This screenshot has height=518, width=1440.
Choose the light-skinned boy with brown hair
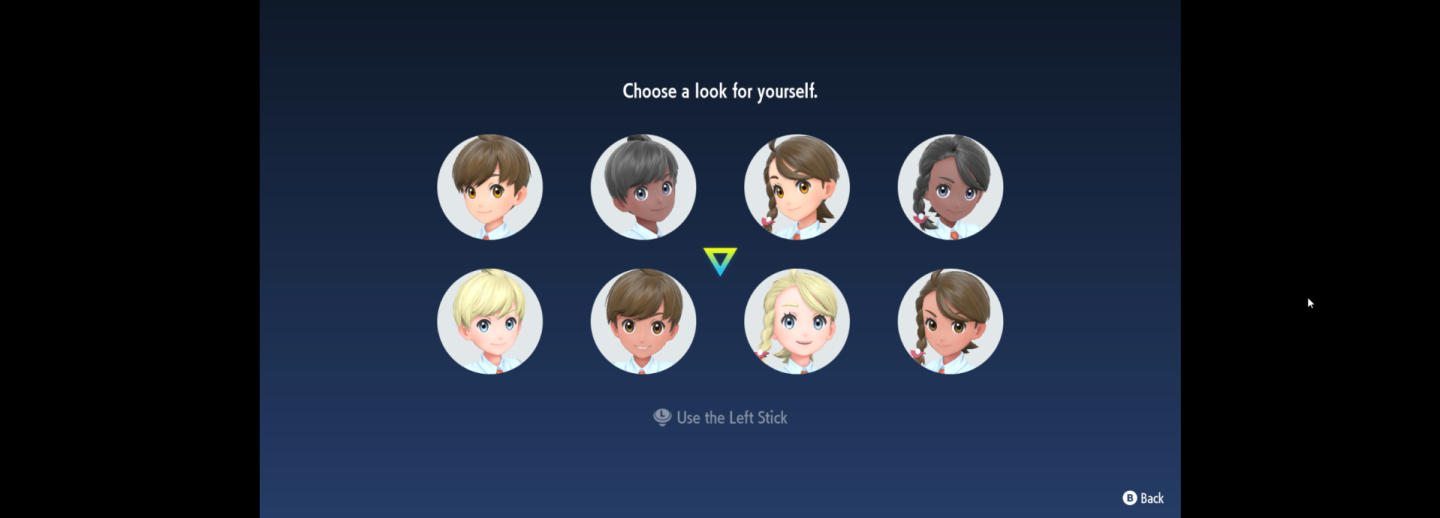[x=490, y=187]
